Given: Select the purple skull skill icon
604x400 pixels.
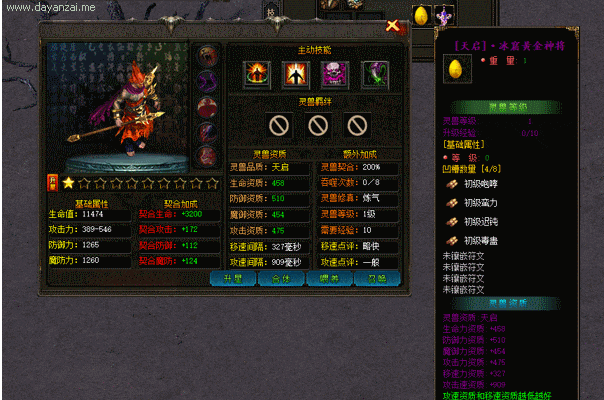Looking at the screenshot, I should point(334,73).
